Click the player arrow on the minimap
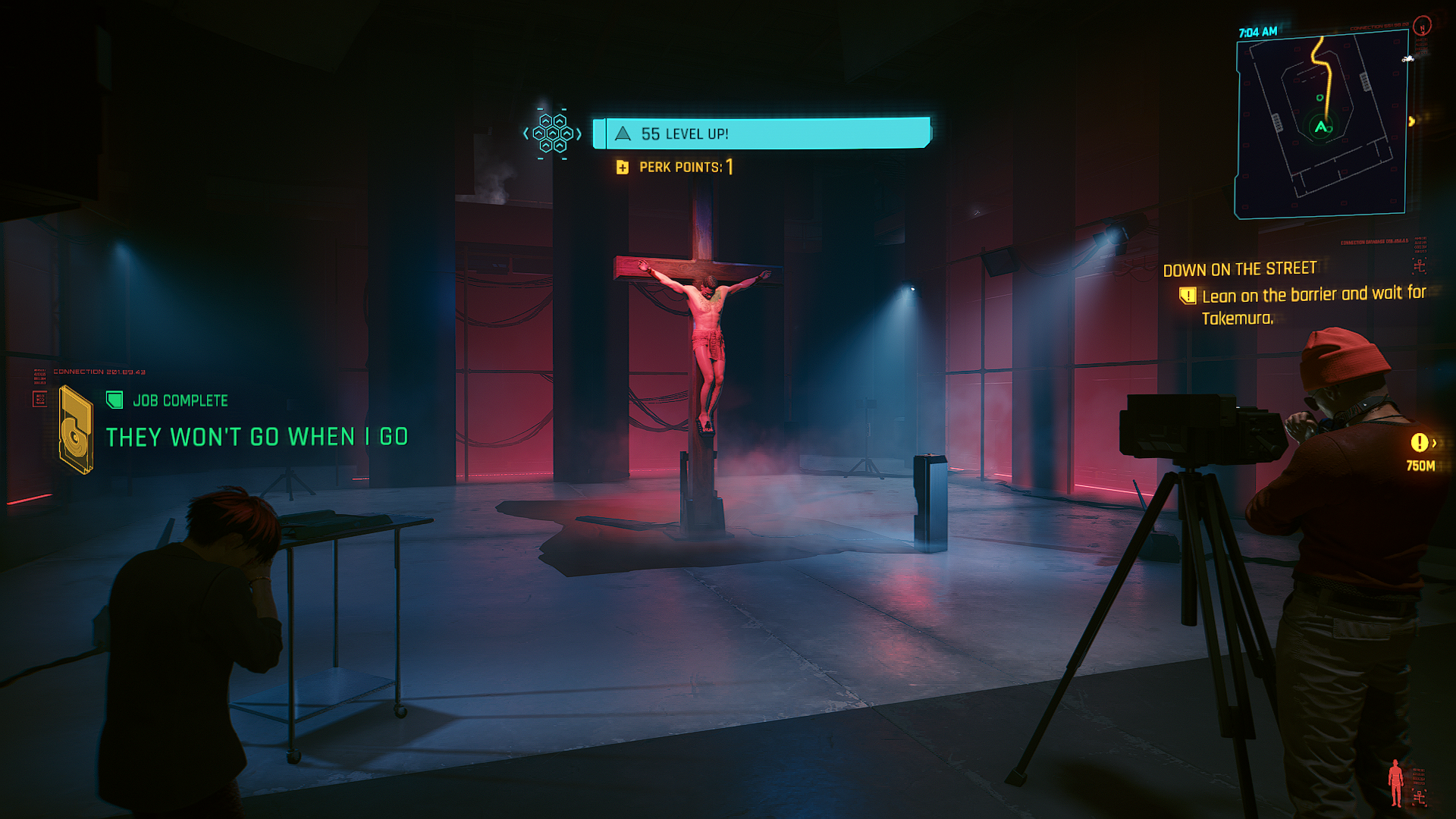Viewport: 1456px width, 819px height. coord(1320,127)
